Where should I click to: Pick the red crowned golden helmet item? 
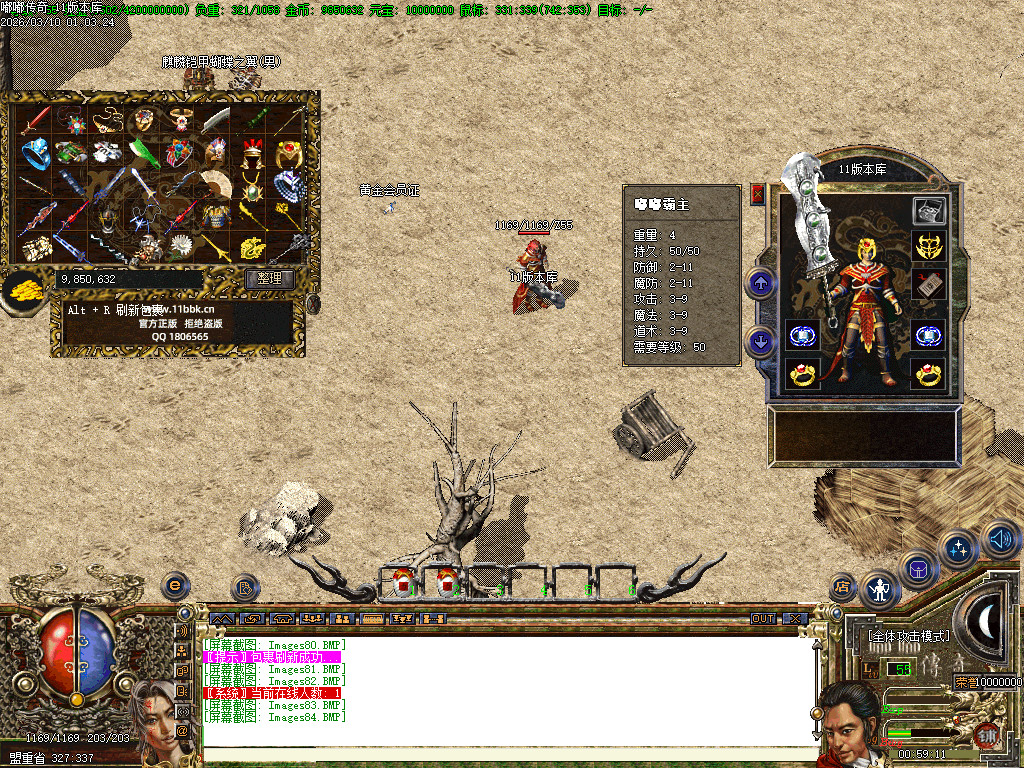(252, 153)
